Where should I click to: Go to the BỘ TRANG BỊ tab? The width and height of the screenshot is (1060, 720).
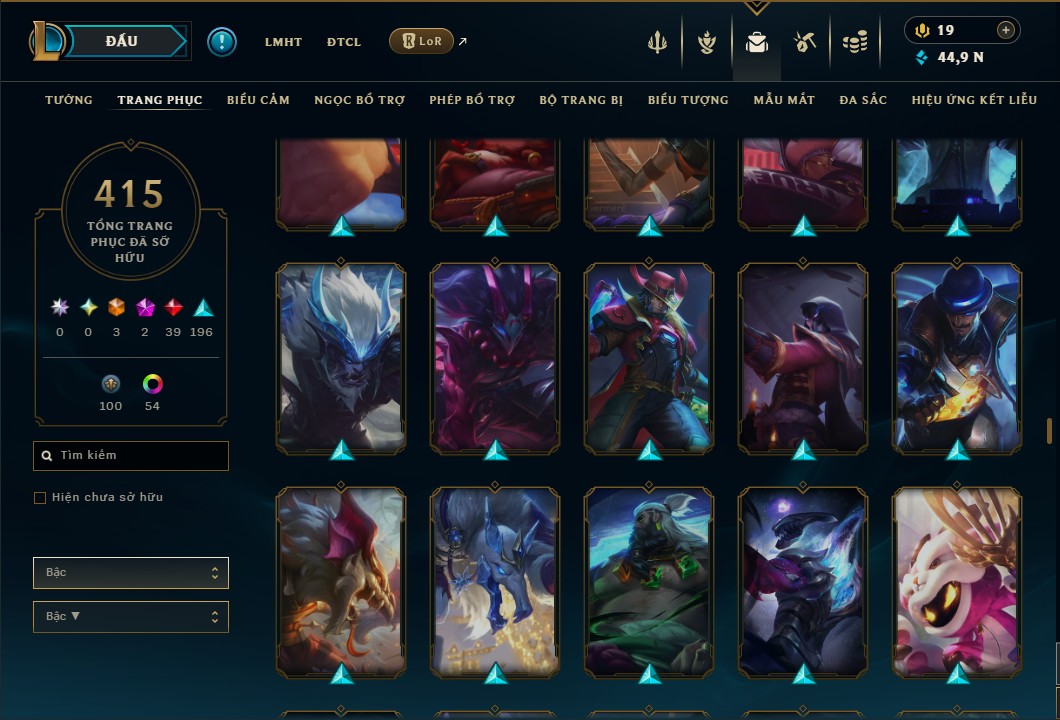pyautogui.click(x=581, y=100)
